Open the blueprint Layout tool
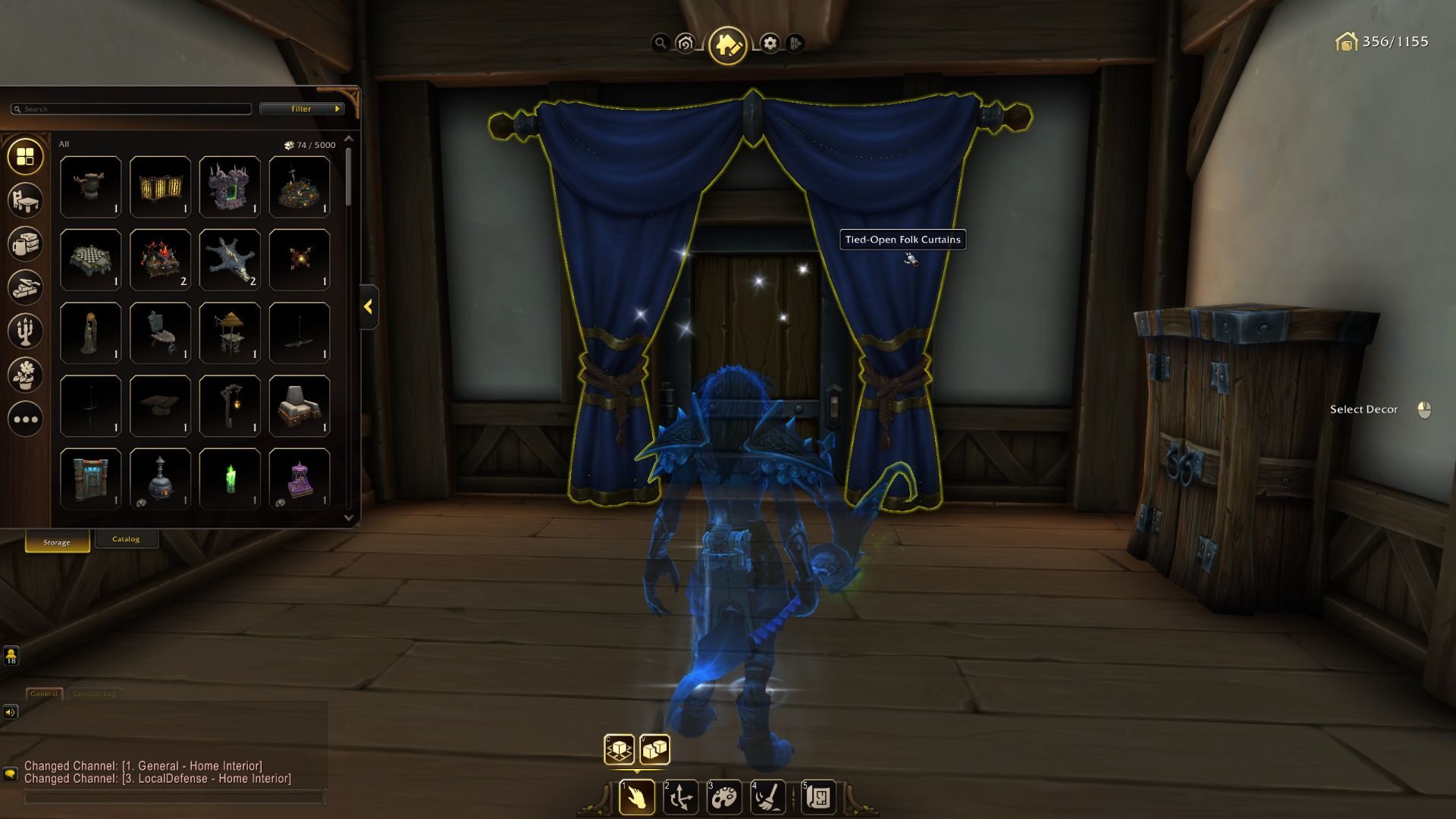The image size is (1456, 819). point(817,797)
